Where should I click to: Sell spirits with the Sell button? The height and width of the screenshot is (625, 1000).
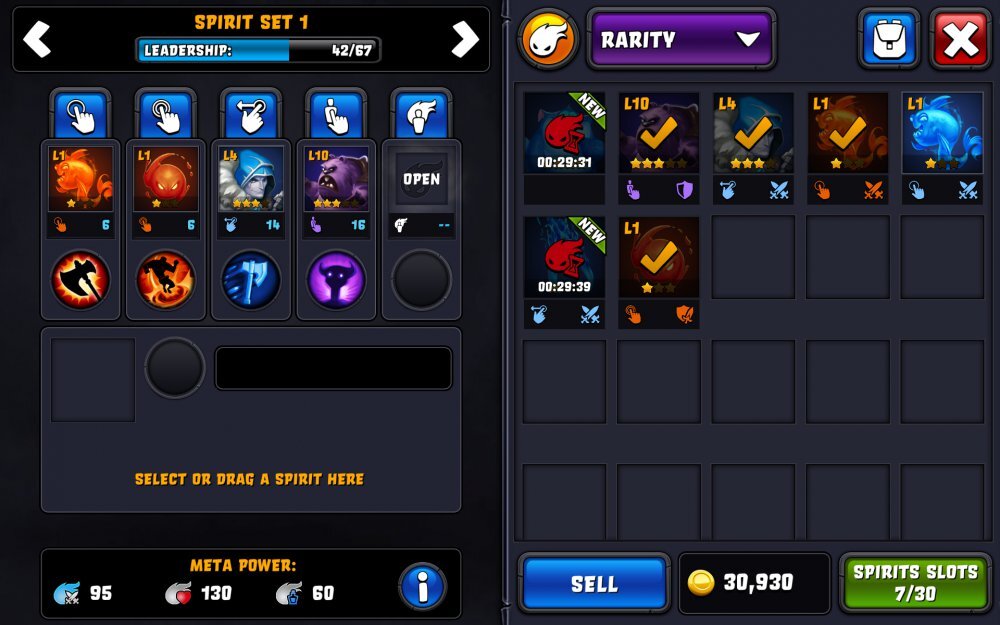594,583
